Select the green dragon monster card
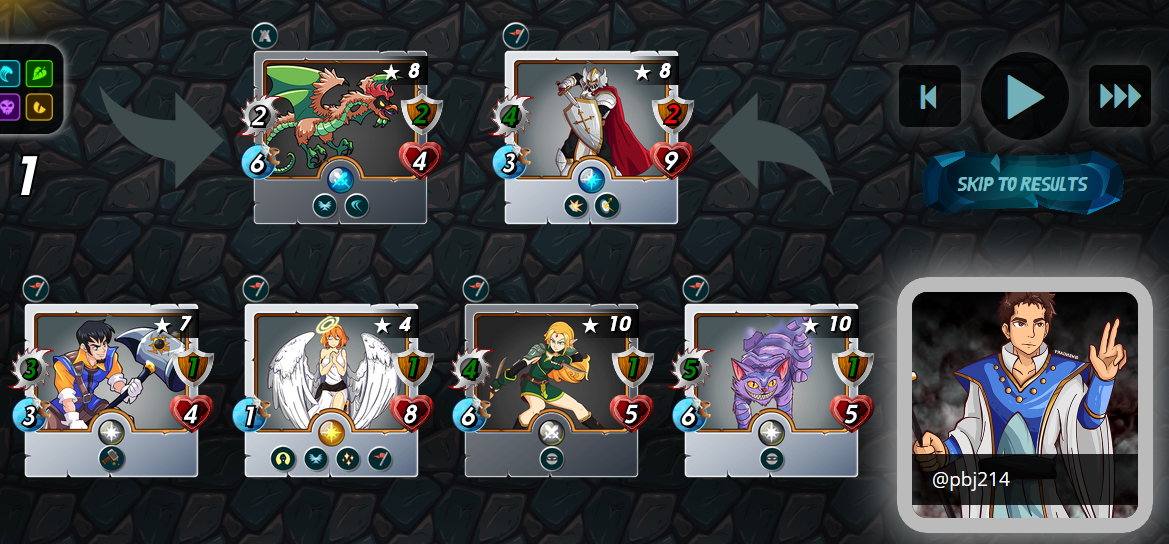The image size is (1169, 544). point(340,137)
